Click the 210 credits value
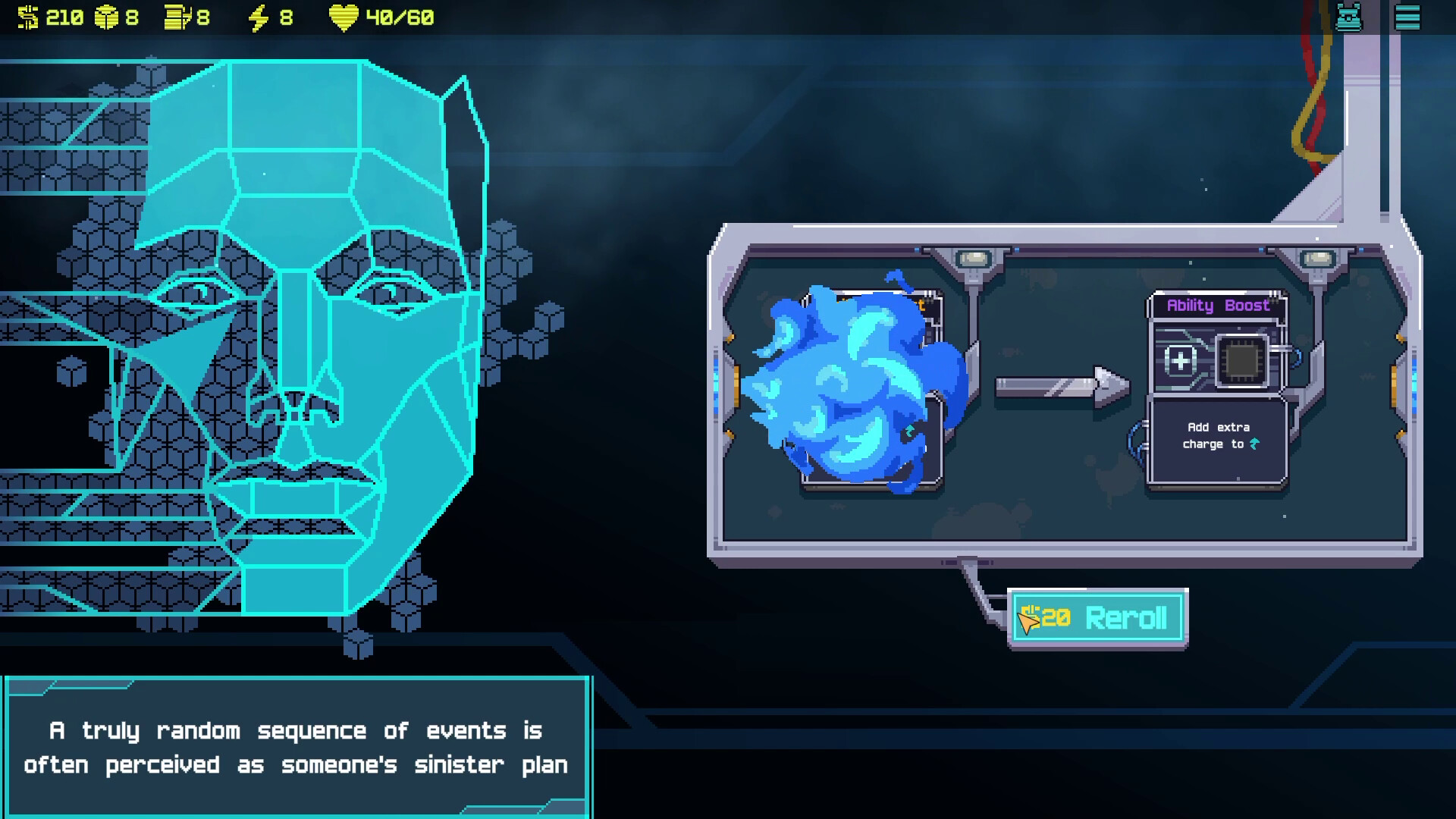Screen dimensions: 1456x819 tap(64, 17)
